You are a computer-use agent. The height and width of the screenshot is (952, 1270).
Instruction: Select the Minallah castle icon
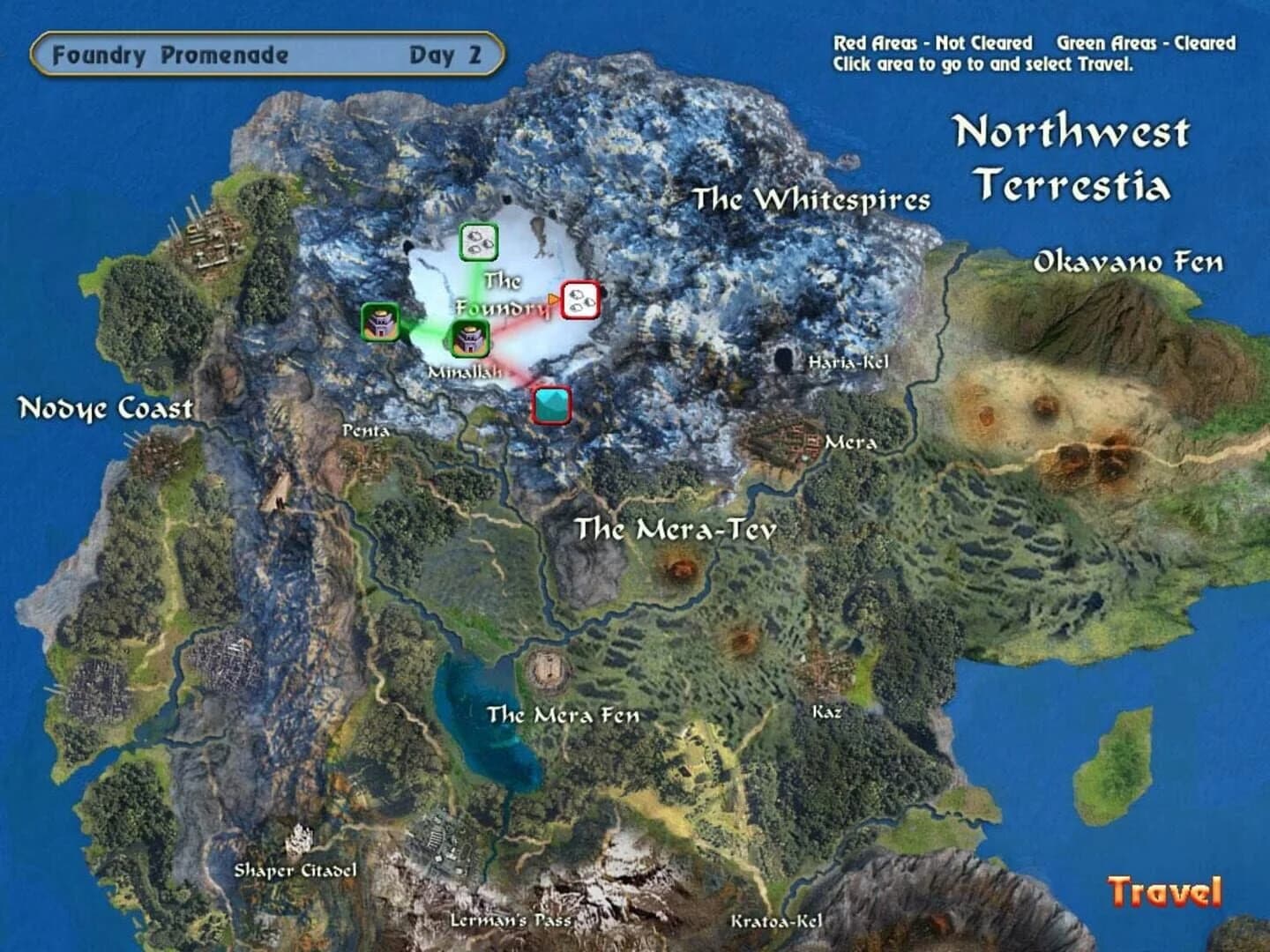(x=470, y=337)
